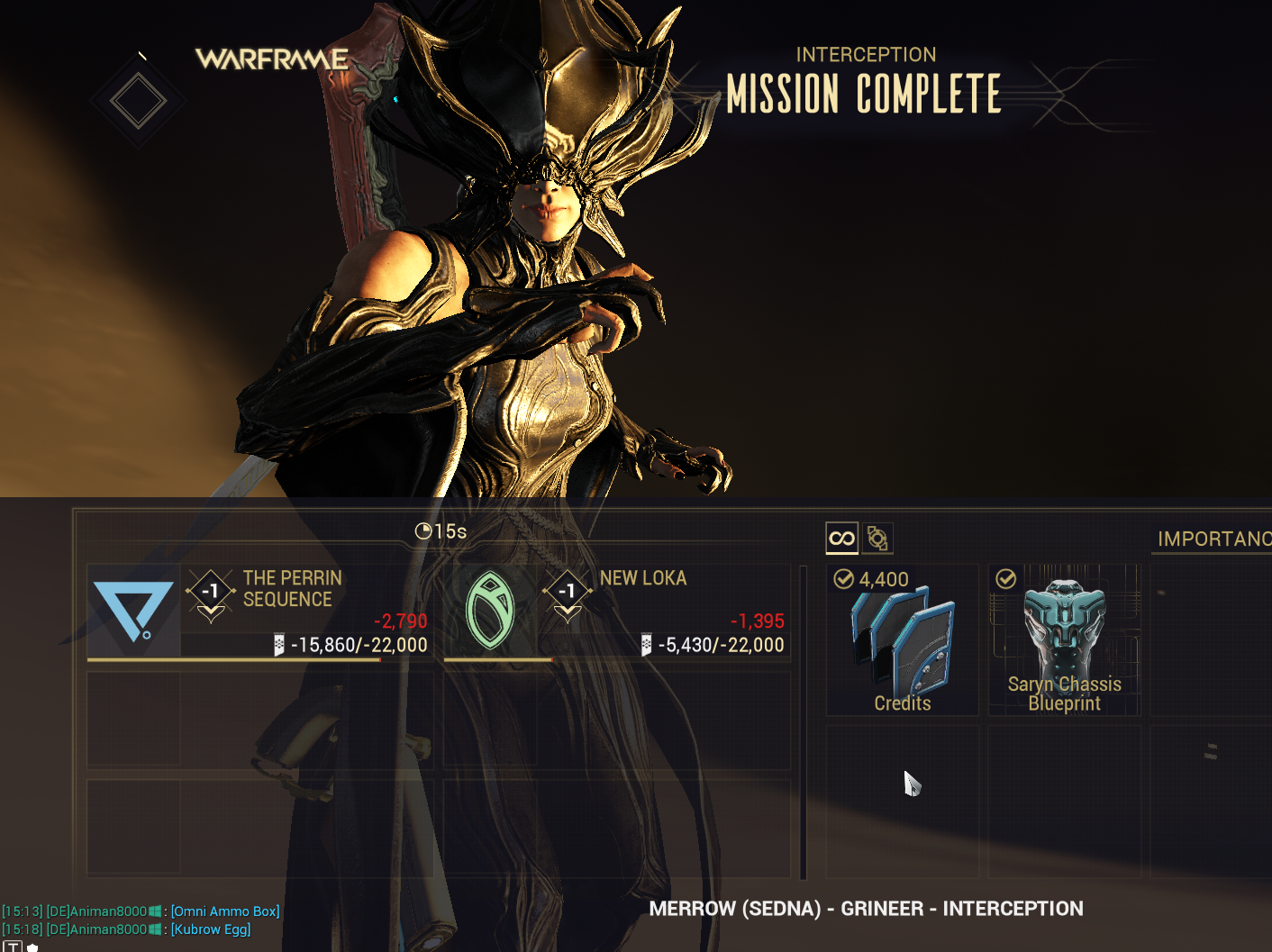
Task: Open the Omni Ammo Box chat link
Action: (225, 911)
